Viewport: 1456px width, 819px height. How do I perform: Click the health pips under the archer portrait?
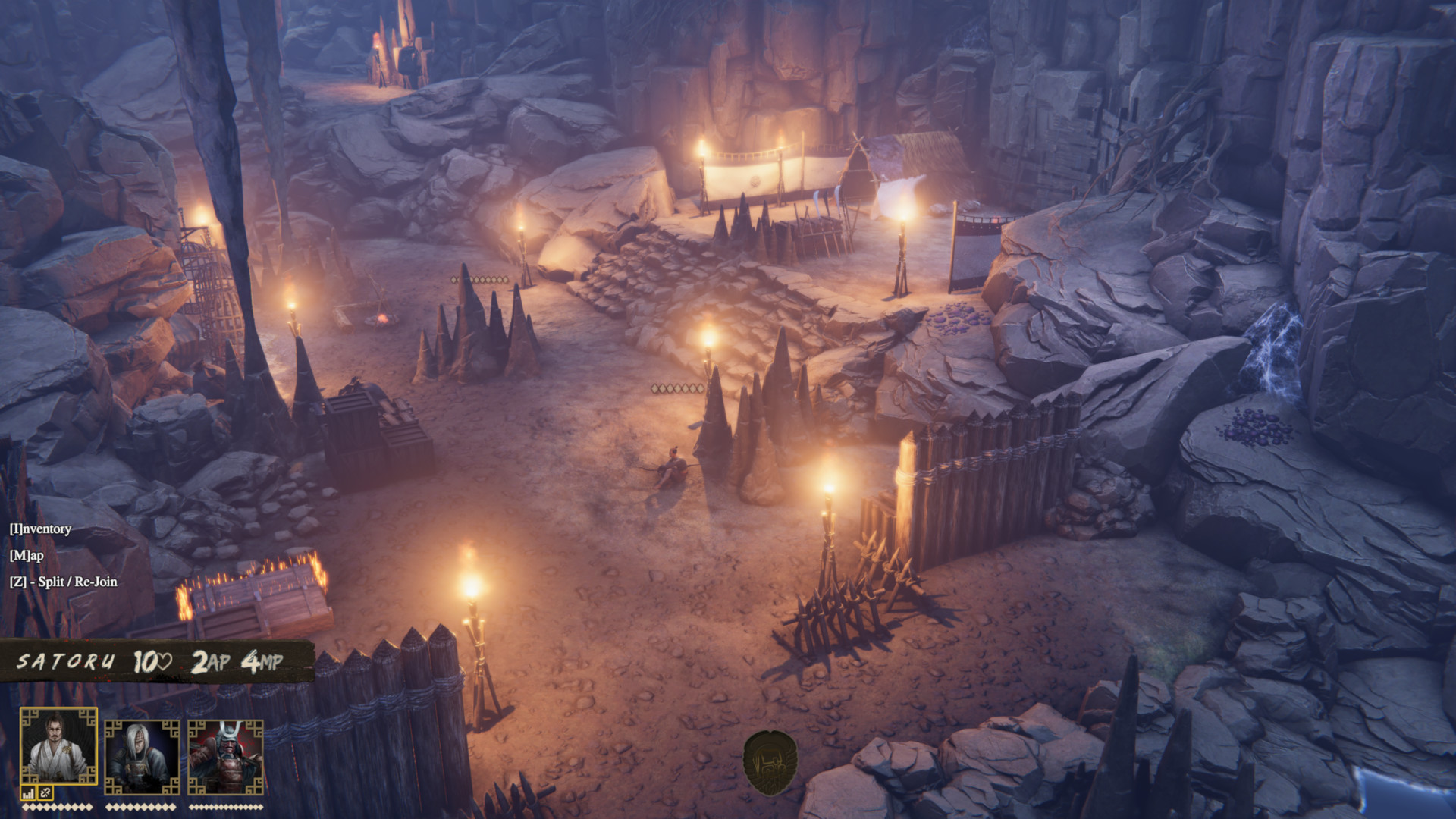[x=140, y=806]
